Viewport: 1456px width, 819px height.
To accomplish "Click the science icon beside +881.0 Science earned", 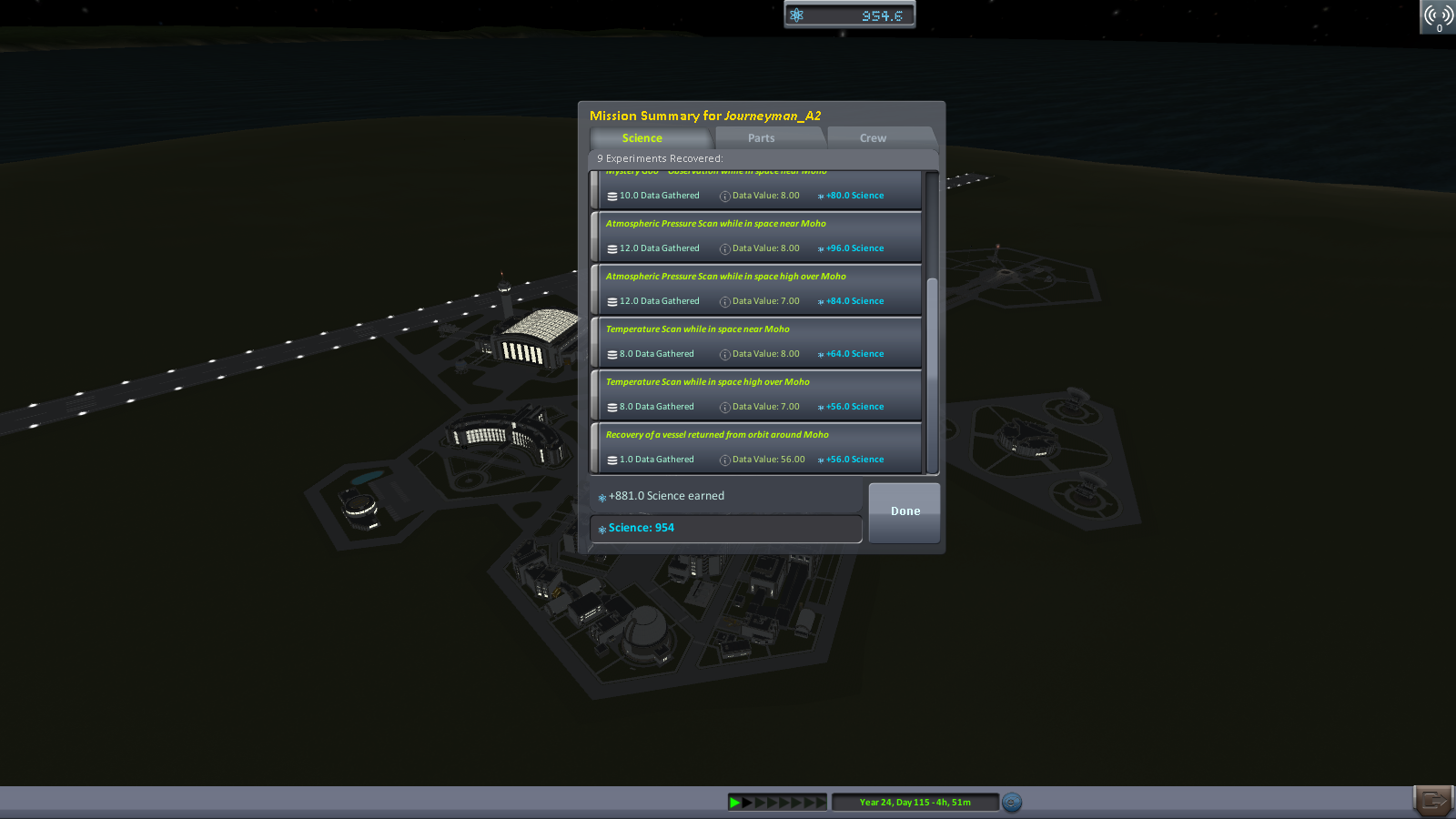I will (x=602, y=496).
